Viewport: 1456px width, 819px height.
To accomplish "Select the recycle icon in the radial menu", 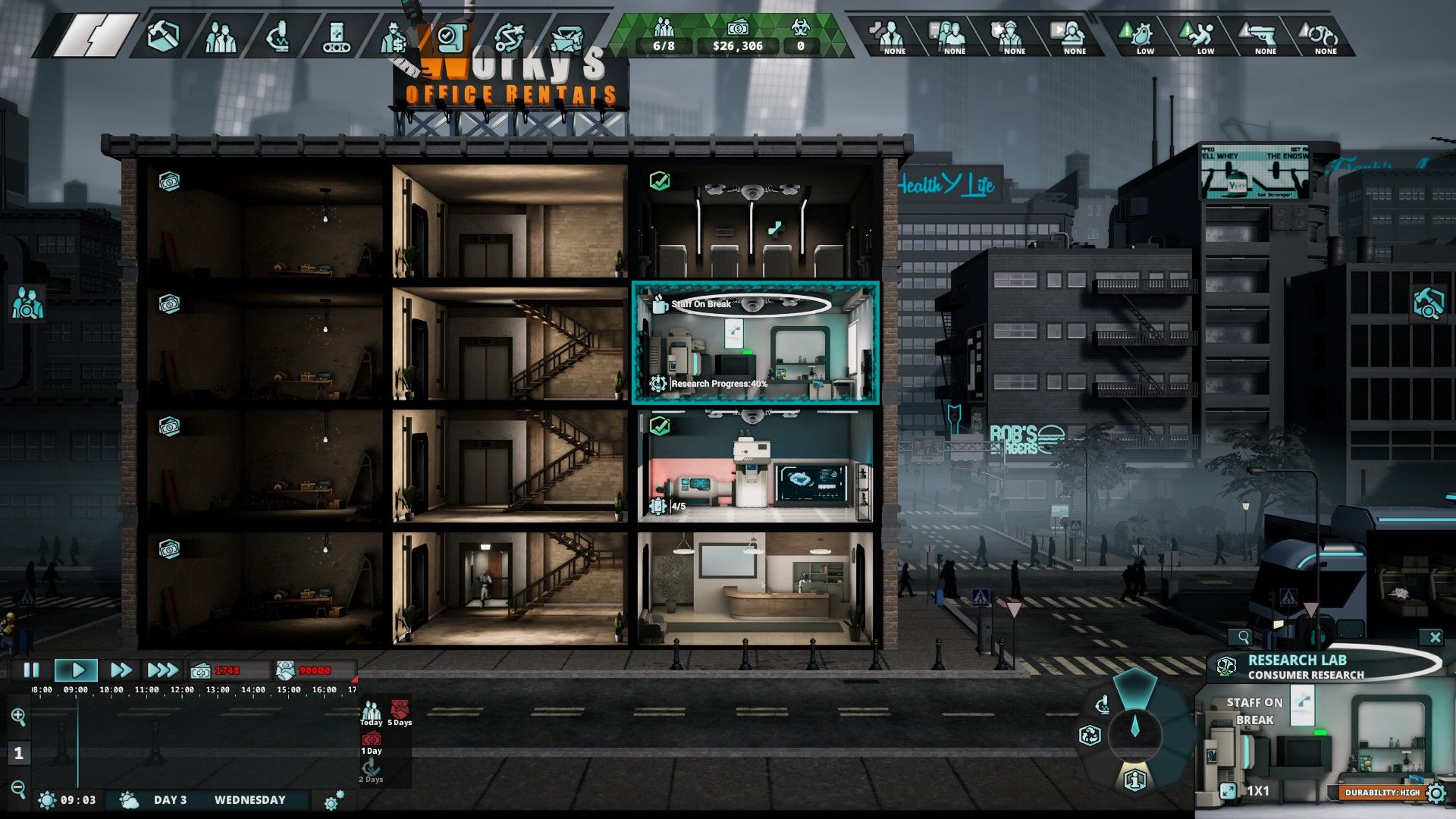I will click(x=1090, y=735).
